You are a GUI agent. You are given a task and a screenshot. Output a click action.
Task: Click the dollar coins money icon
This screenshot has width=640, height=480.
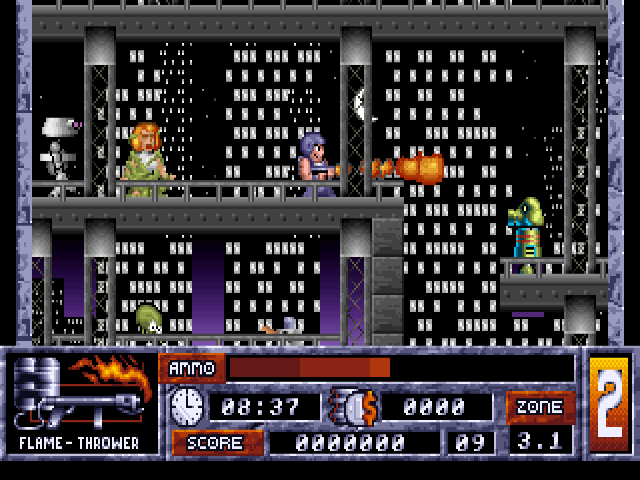(x=352, y=406)
